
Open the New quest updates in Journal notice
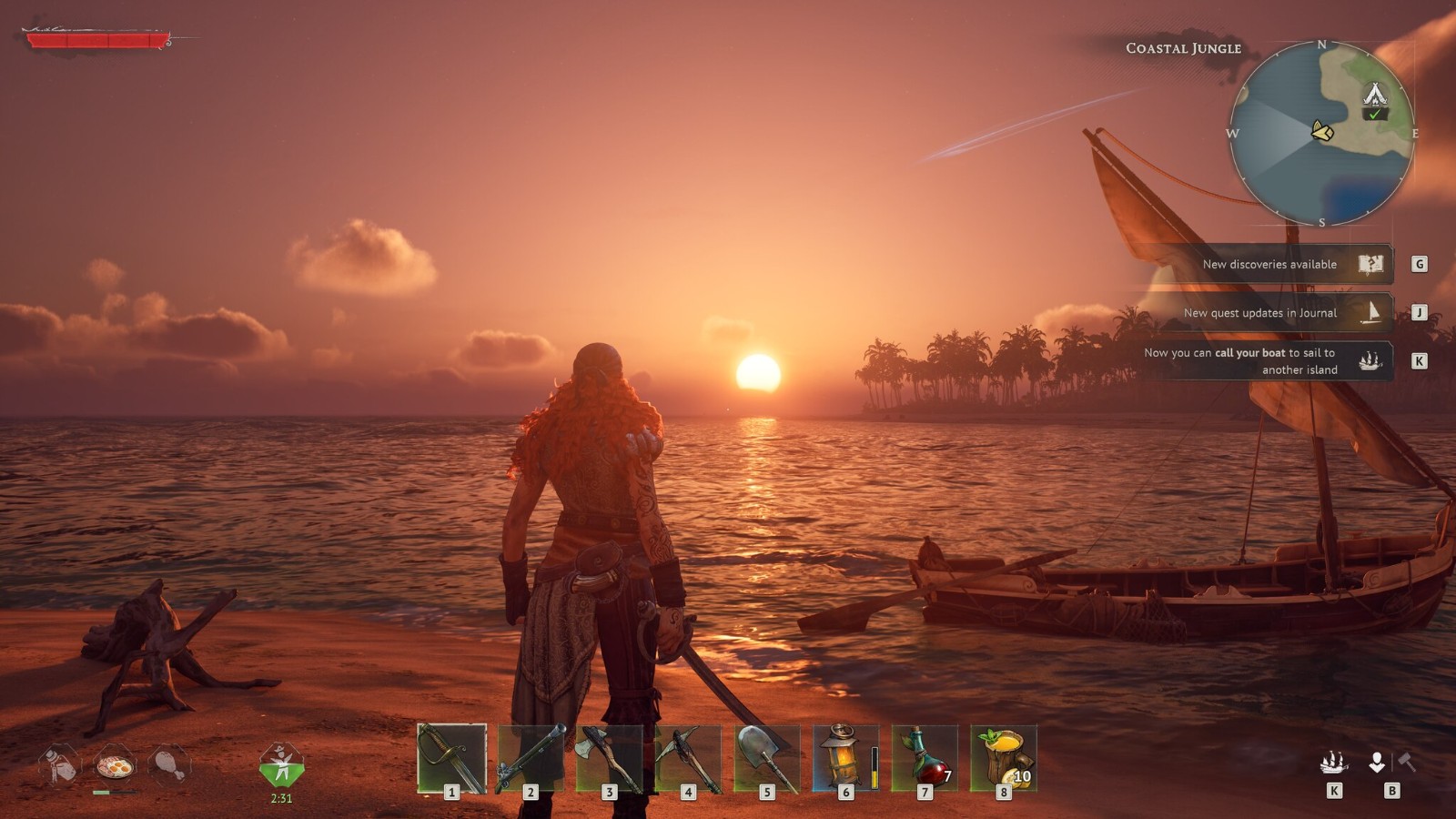coord(1260,313)
